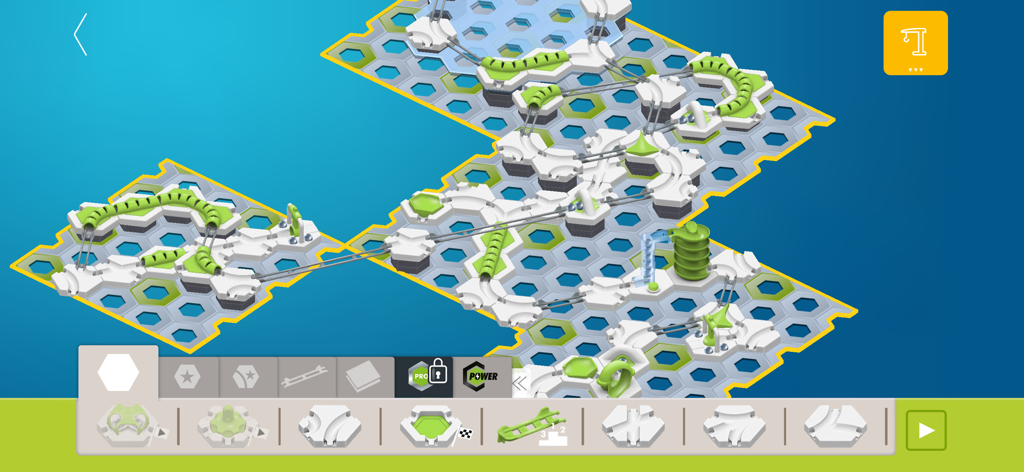
Task: Choose the green cone tile piece
Action: pos(229,426)
